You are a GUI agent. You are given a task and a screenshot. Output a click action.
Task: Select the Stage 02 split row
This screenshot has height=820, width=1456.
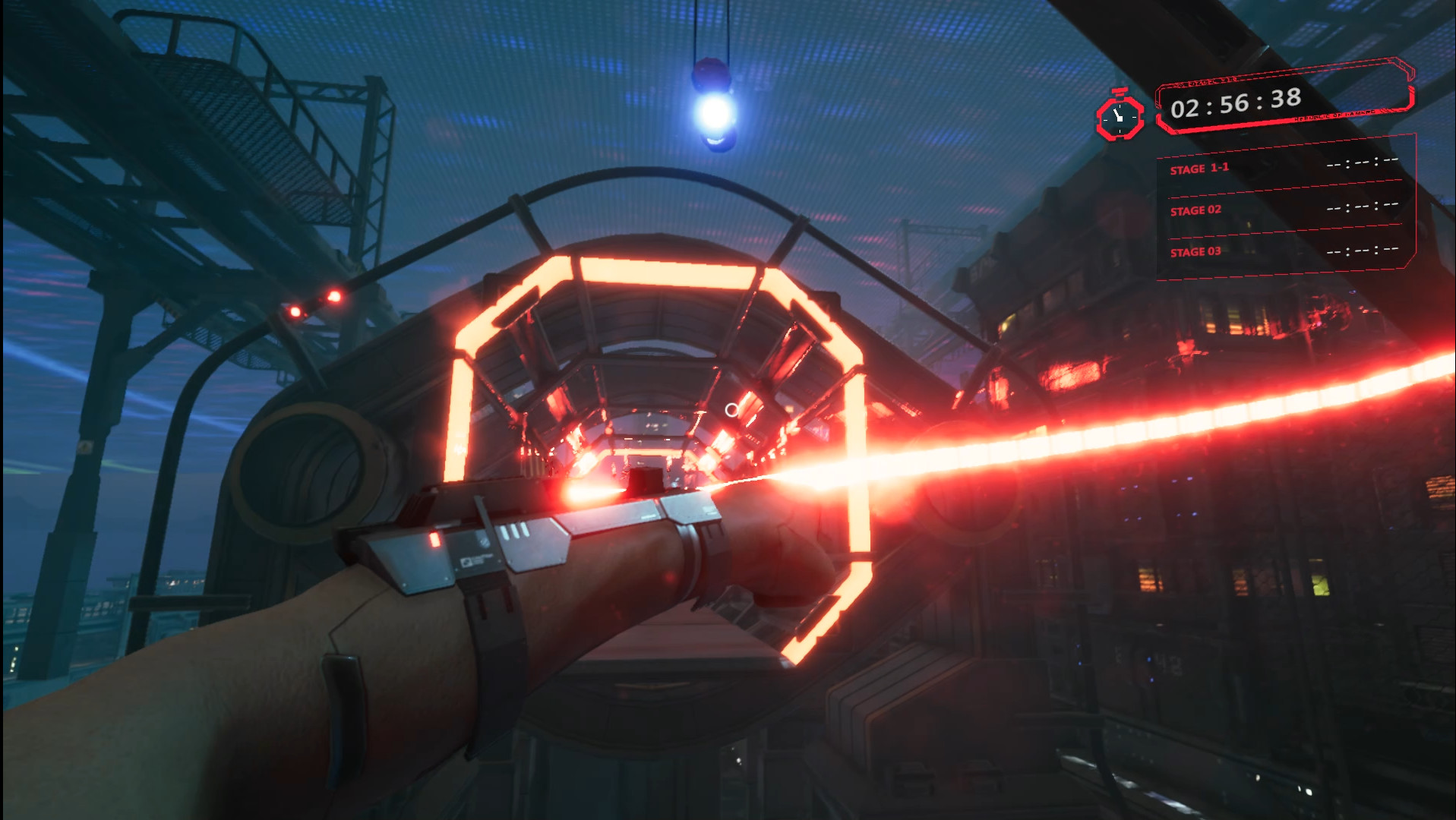[1283, 208]
